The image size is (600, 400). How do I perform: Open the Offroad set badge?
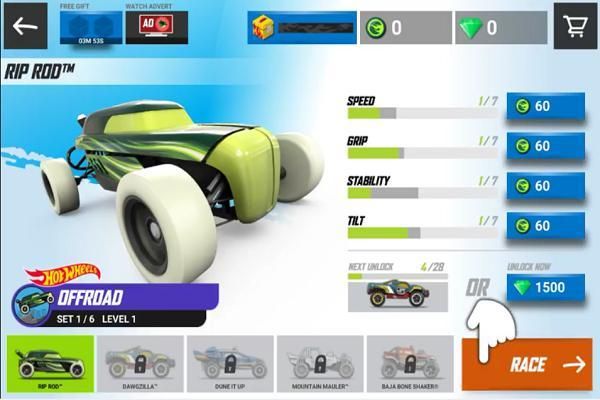[114, 300]
